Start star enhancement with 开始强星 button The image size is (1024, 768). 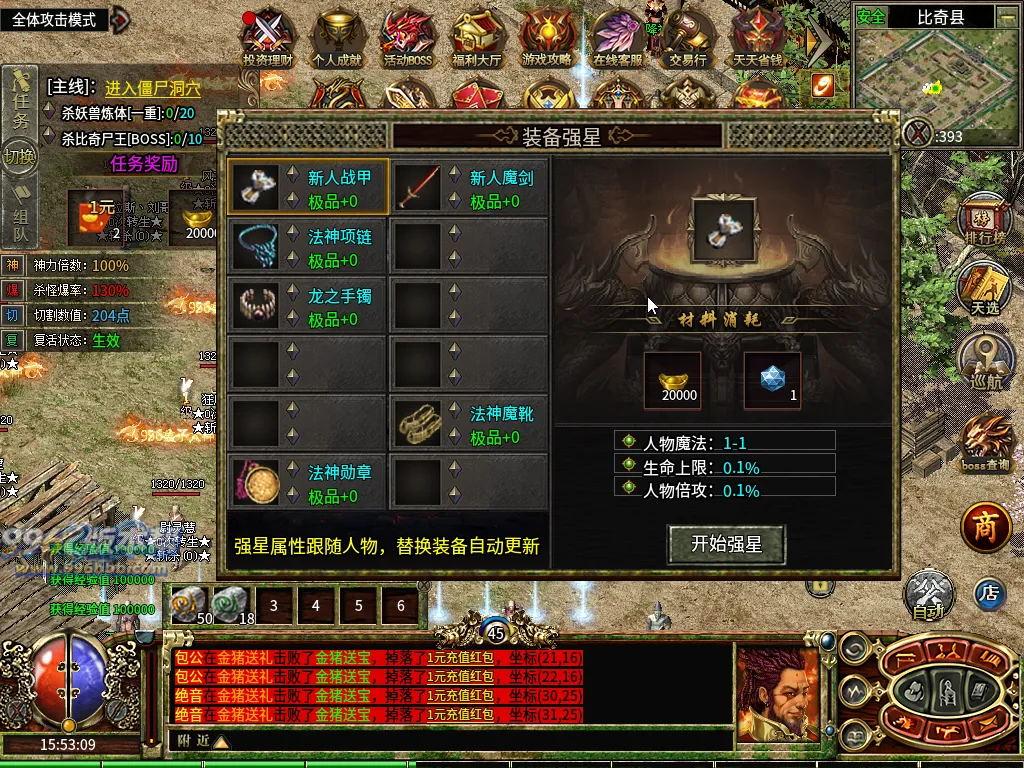coord(726,544)
